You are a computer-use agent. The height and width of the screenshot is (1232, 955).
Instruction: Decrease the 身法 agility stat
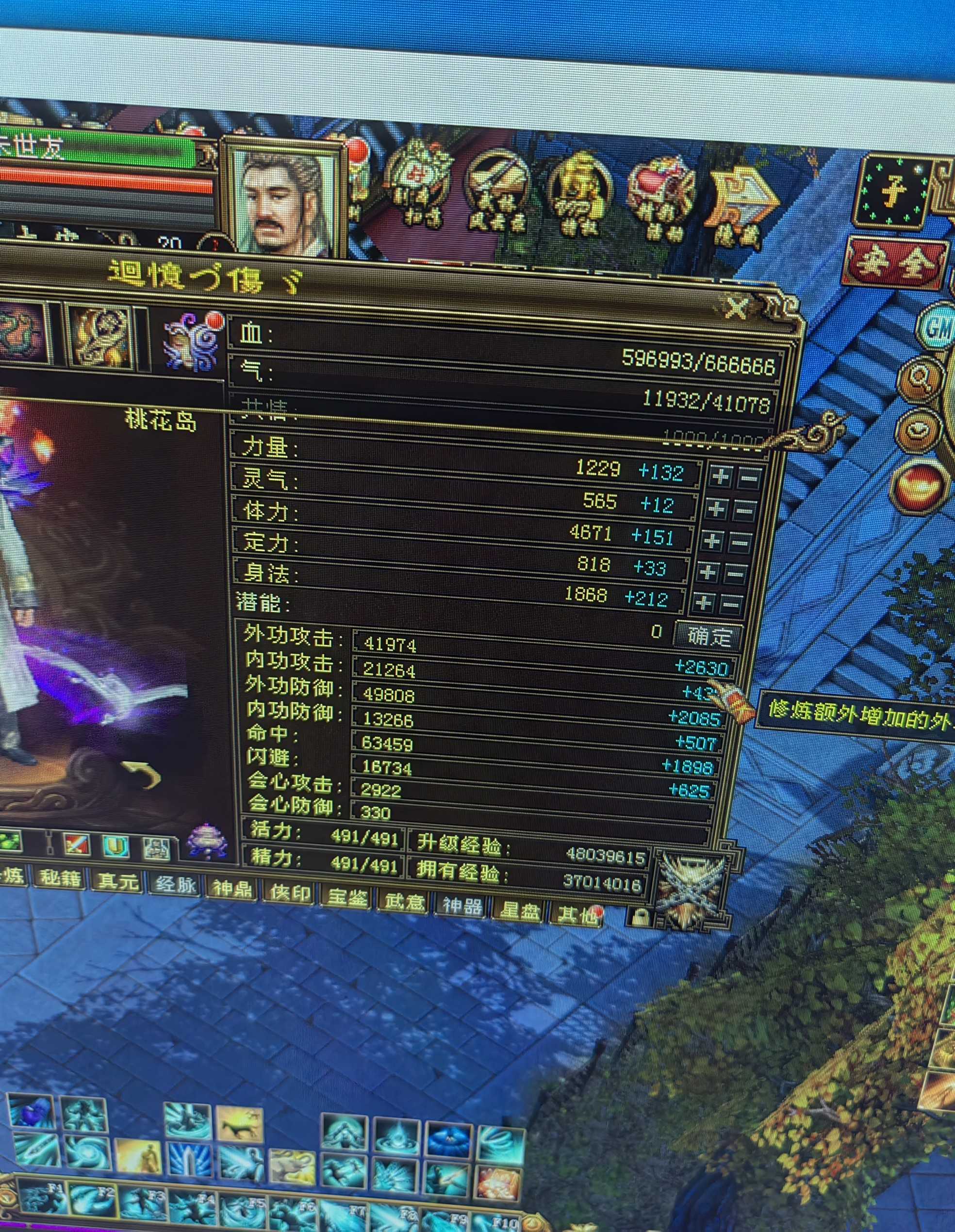(x=730, y=605)
